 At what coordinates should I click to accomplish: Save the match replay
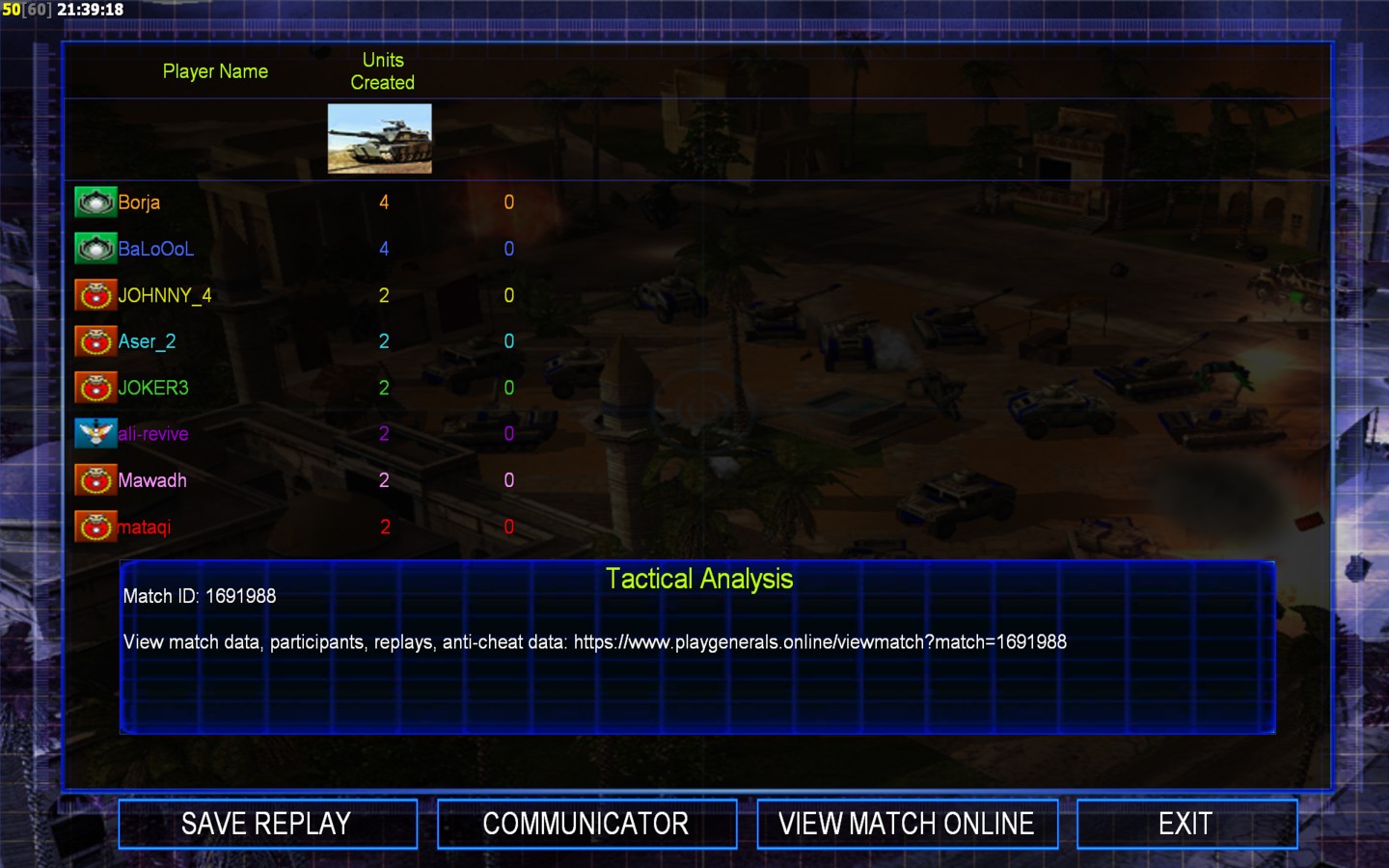click(x=267, y=824)
